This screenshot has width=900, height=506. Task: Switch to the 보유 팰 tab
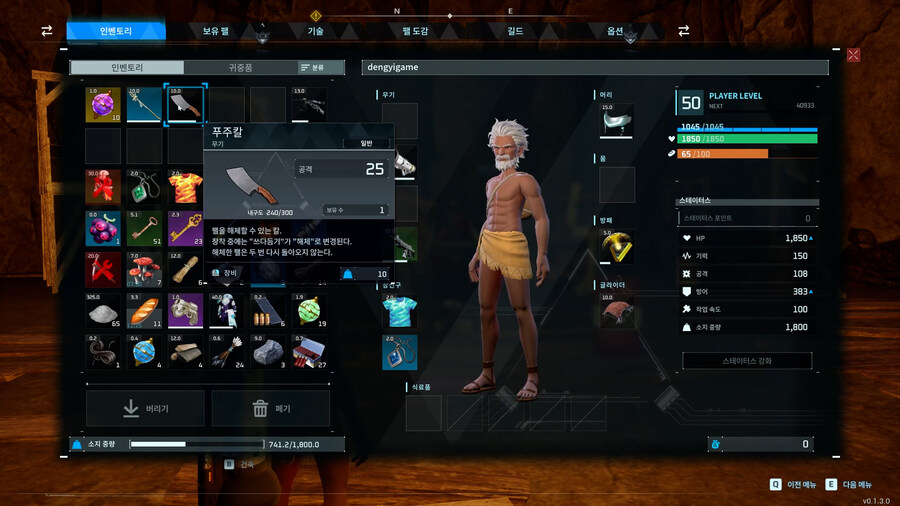216,31
